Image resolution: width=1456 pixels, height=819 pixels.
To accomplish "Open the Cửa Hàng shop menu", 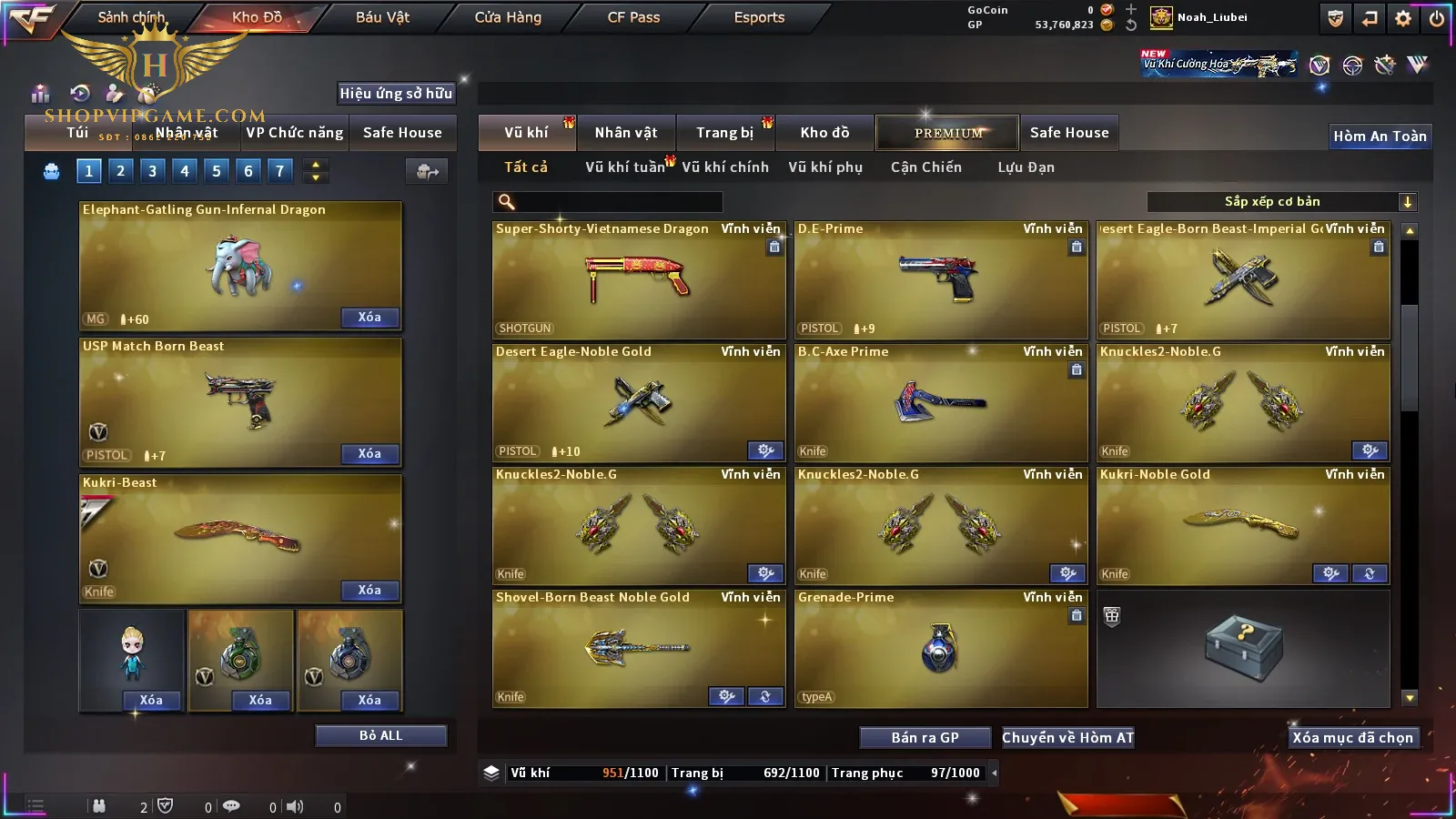I will pos(508,17).
